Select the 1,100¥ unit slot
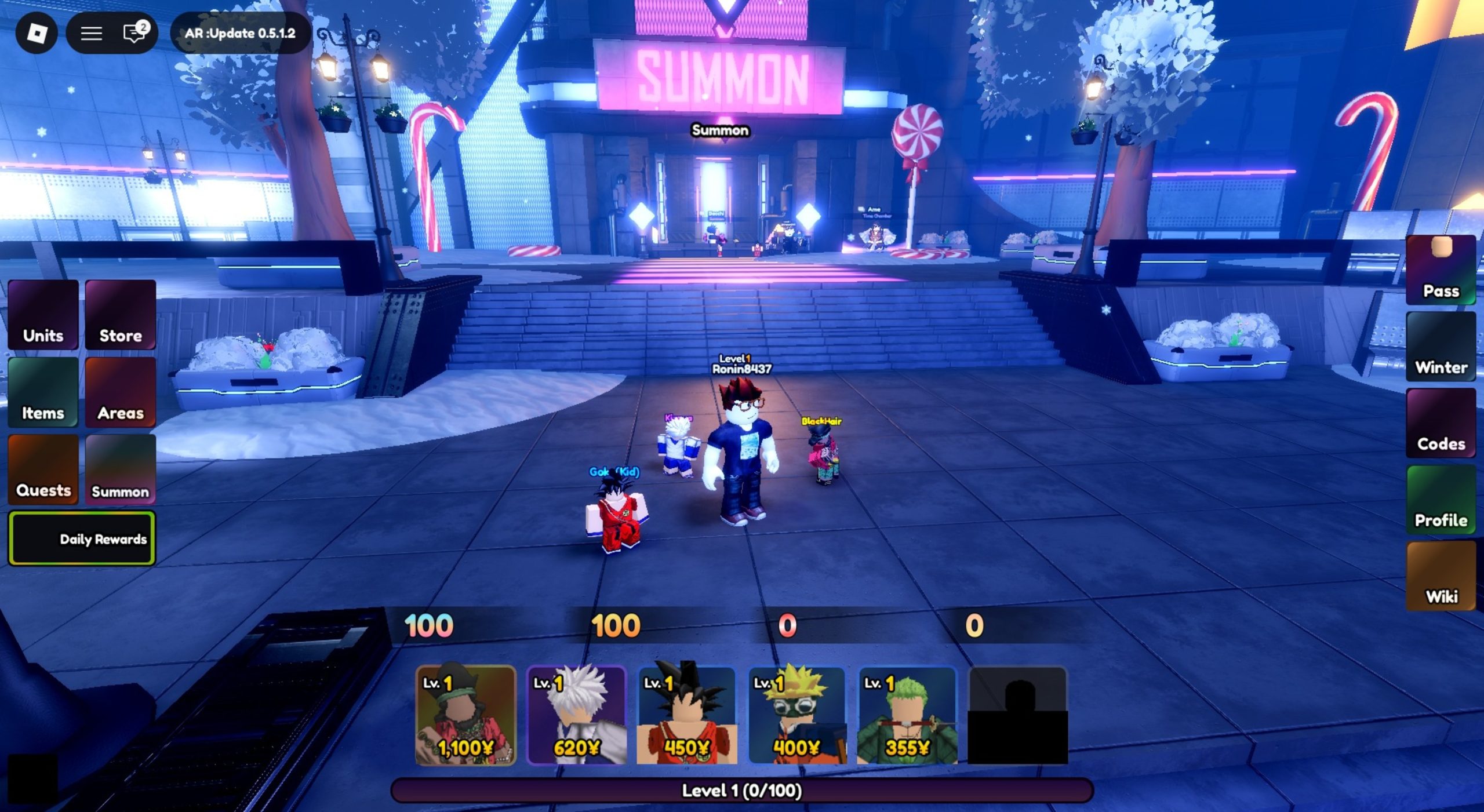The image size is (1484, 812). [465, 715]
